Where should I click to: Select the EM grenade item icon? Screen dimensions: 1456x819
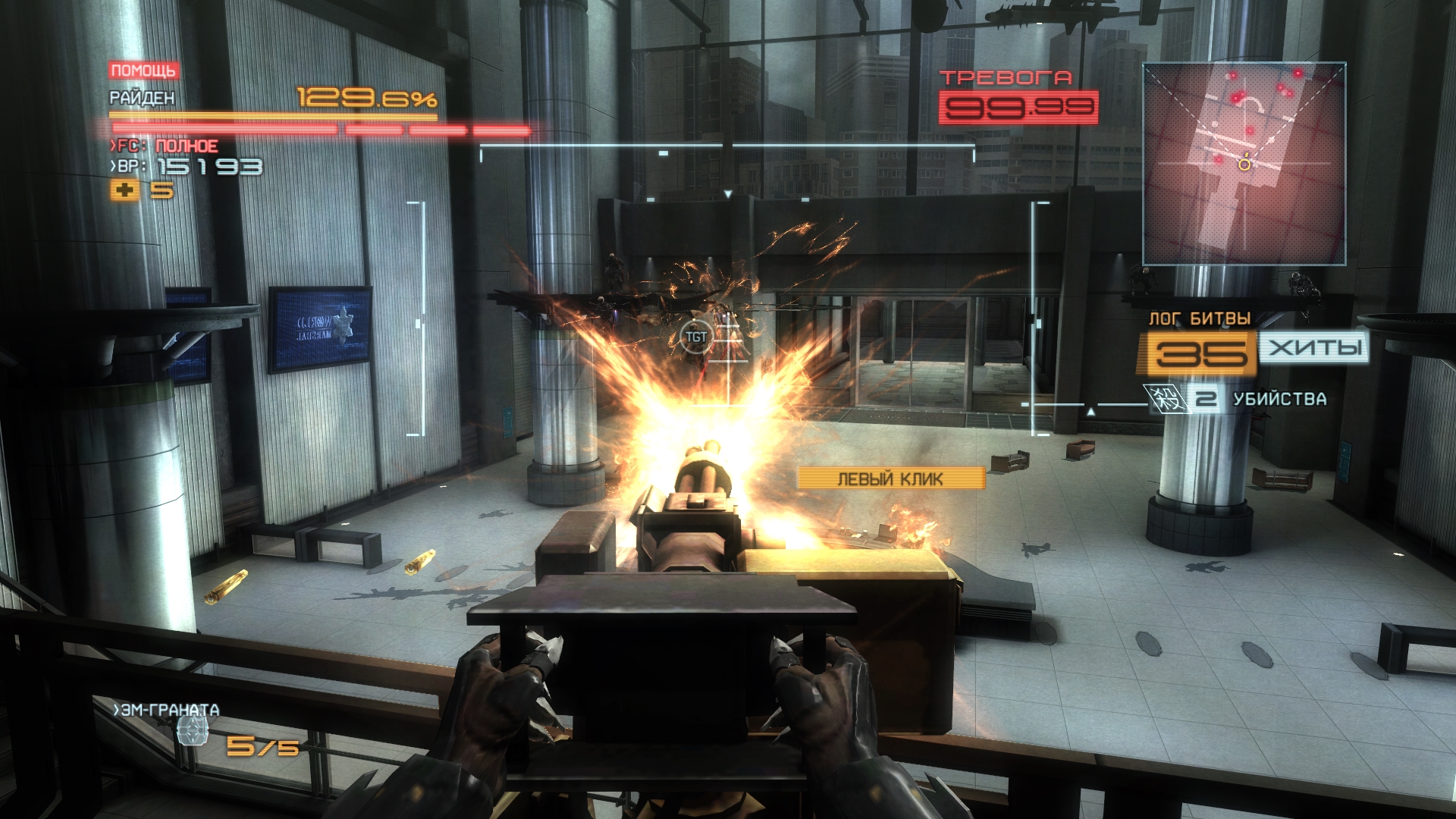[x=192, y=732]
